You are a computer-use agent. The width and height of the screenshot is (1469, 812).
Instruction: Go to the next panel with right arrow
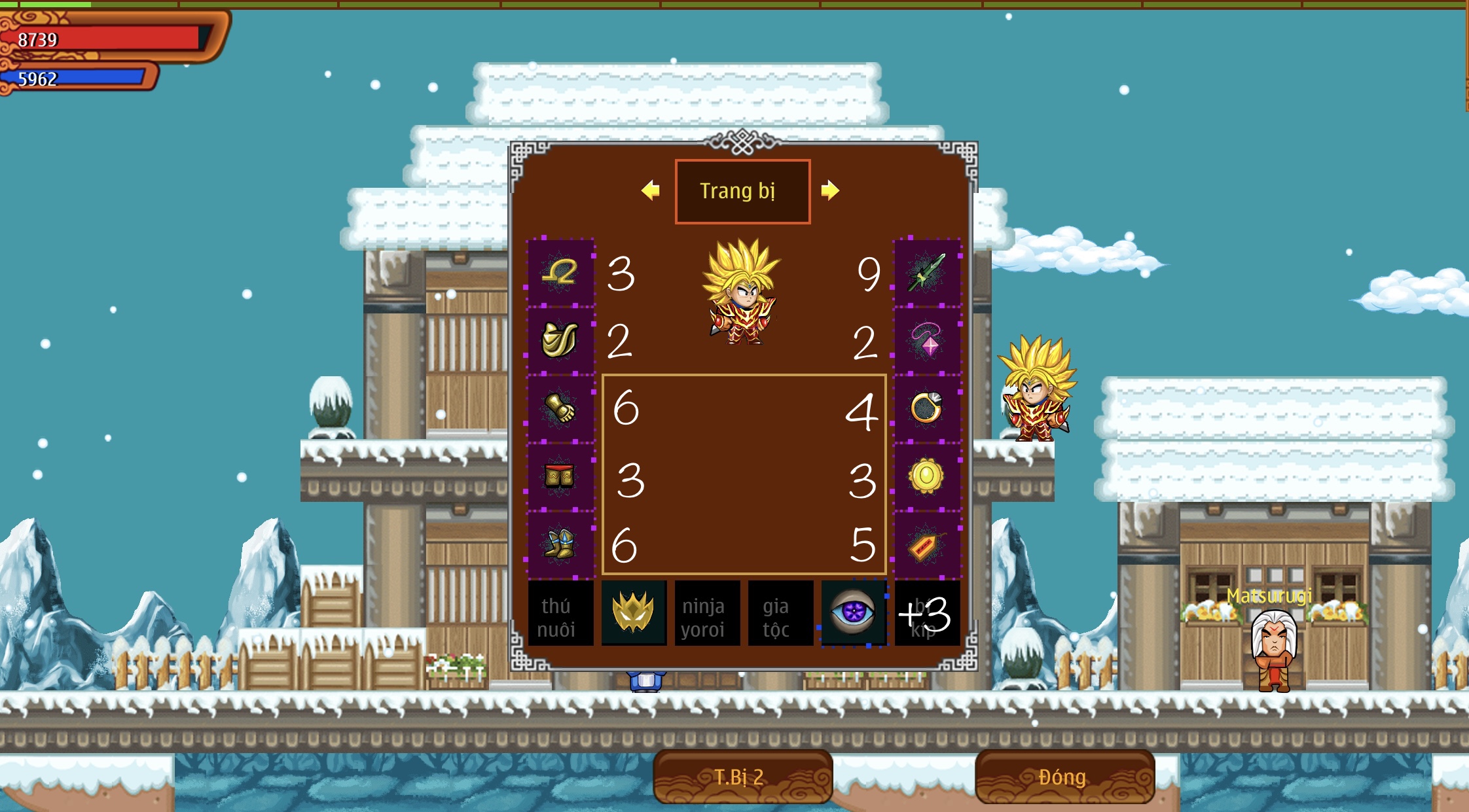[x=830, y=190]
